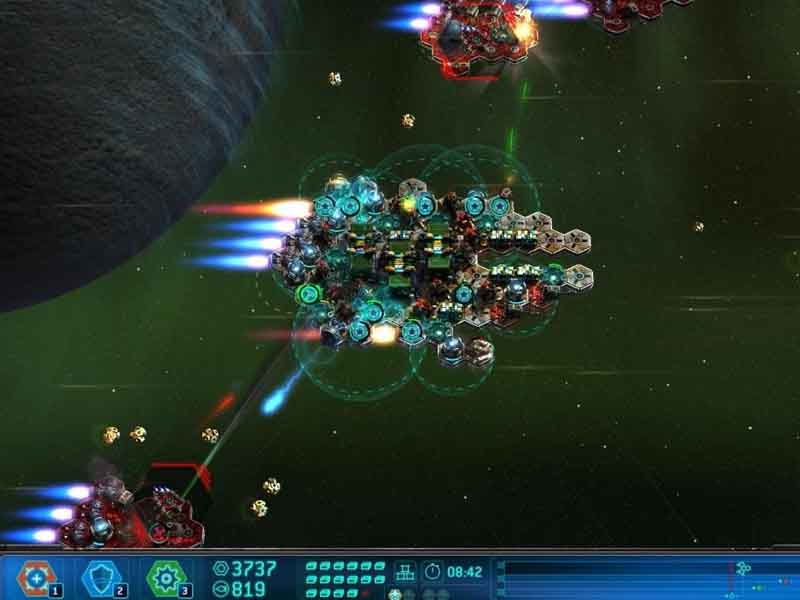Click the radar minimap strip in the bottom bar
Image resolution: width=800 pixels, height=600 pixels.
coord(648,578)
